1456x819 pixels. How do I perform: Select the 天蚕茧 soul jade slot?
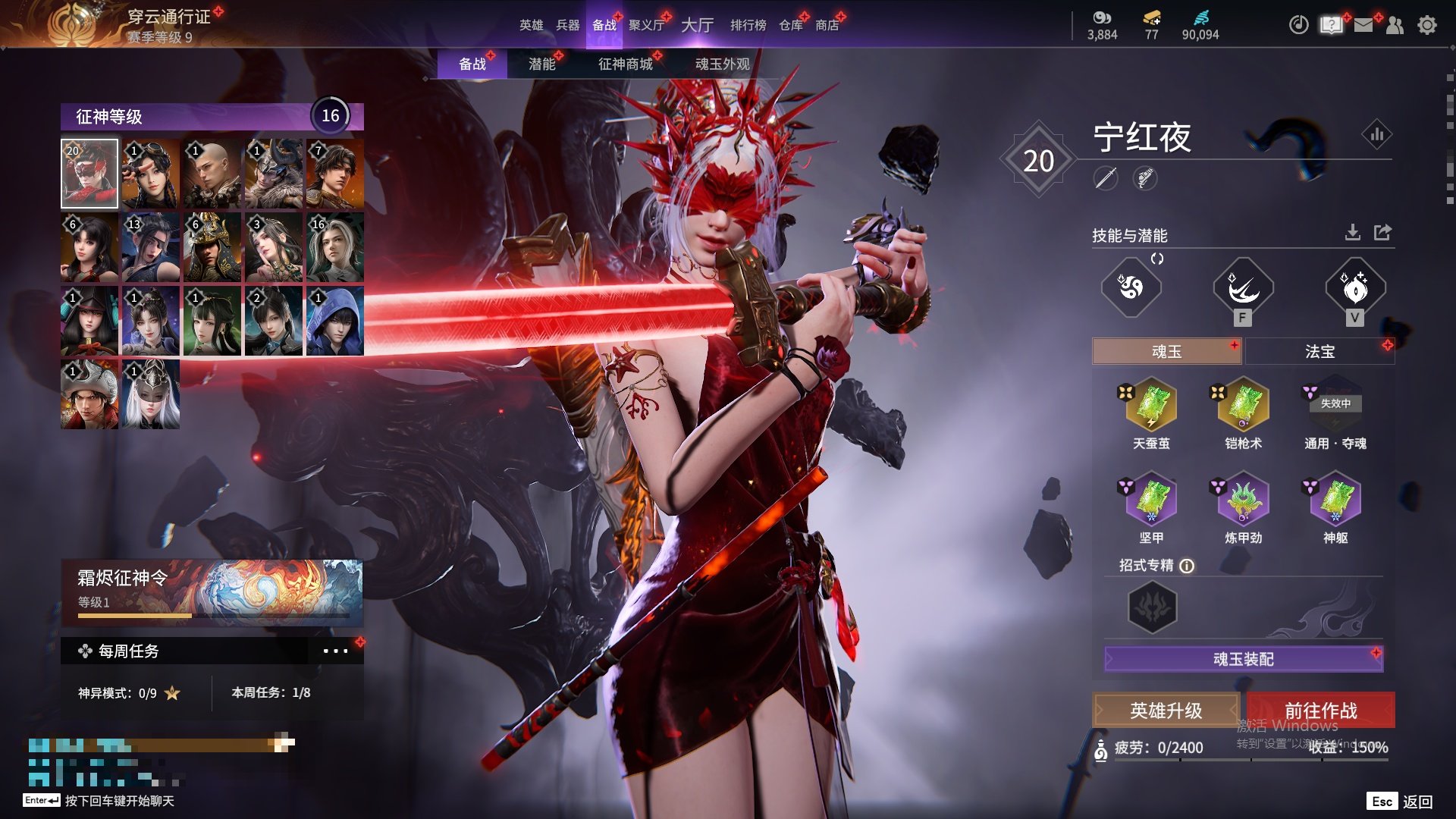pyautogui.click(x=1151, y=405)
